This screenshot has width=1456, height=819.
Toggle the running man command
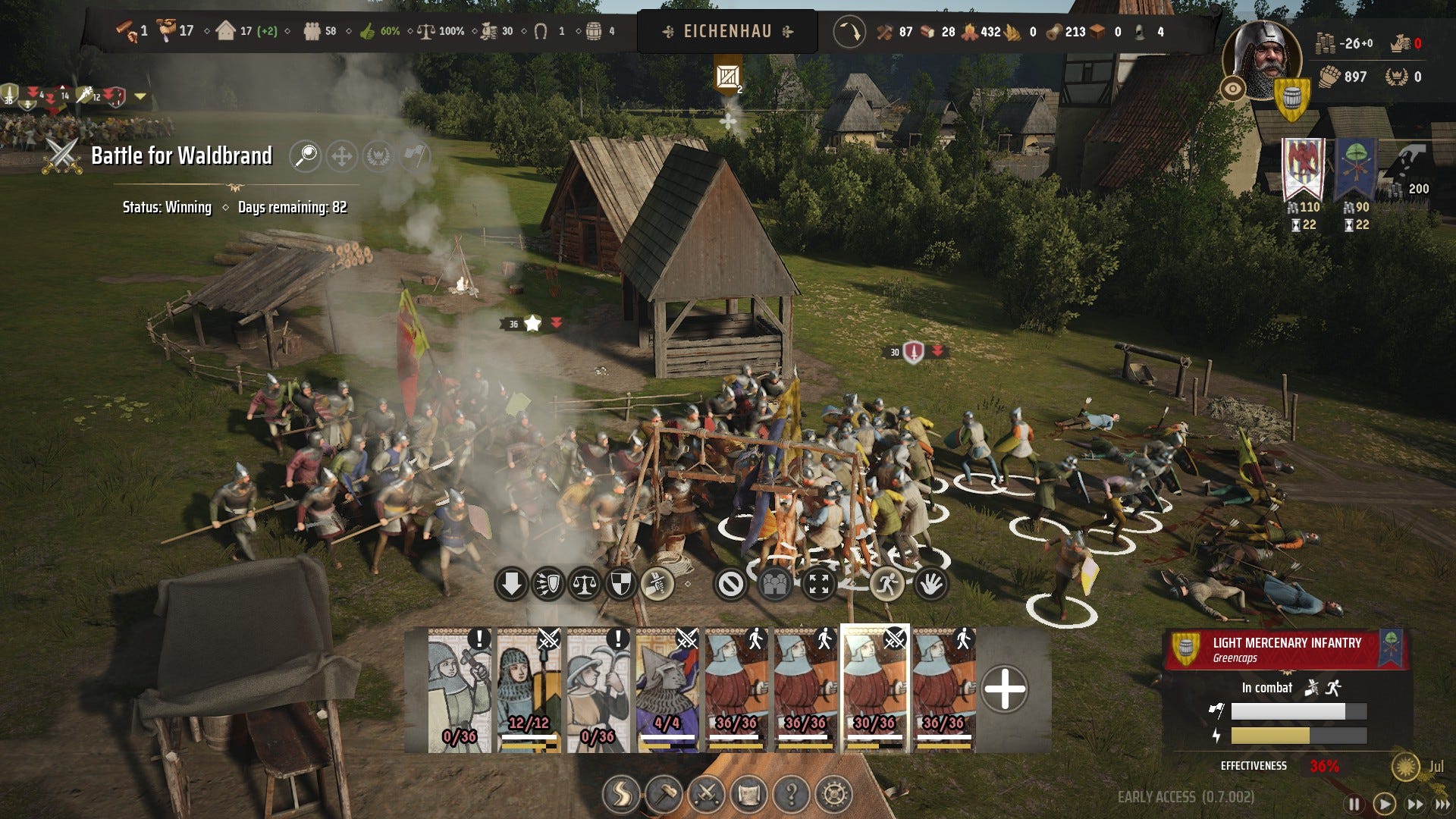(886, 585)
